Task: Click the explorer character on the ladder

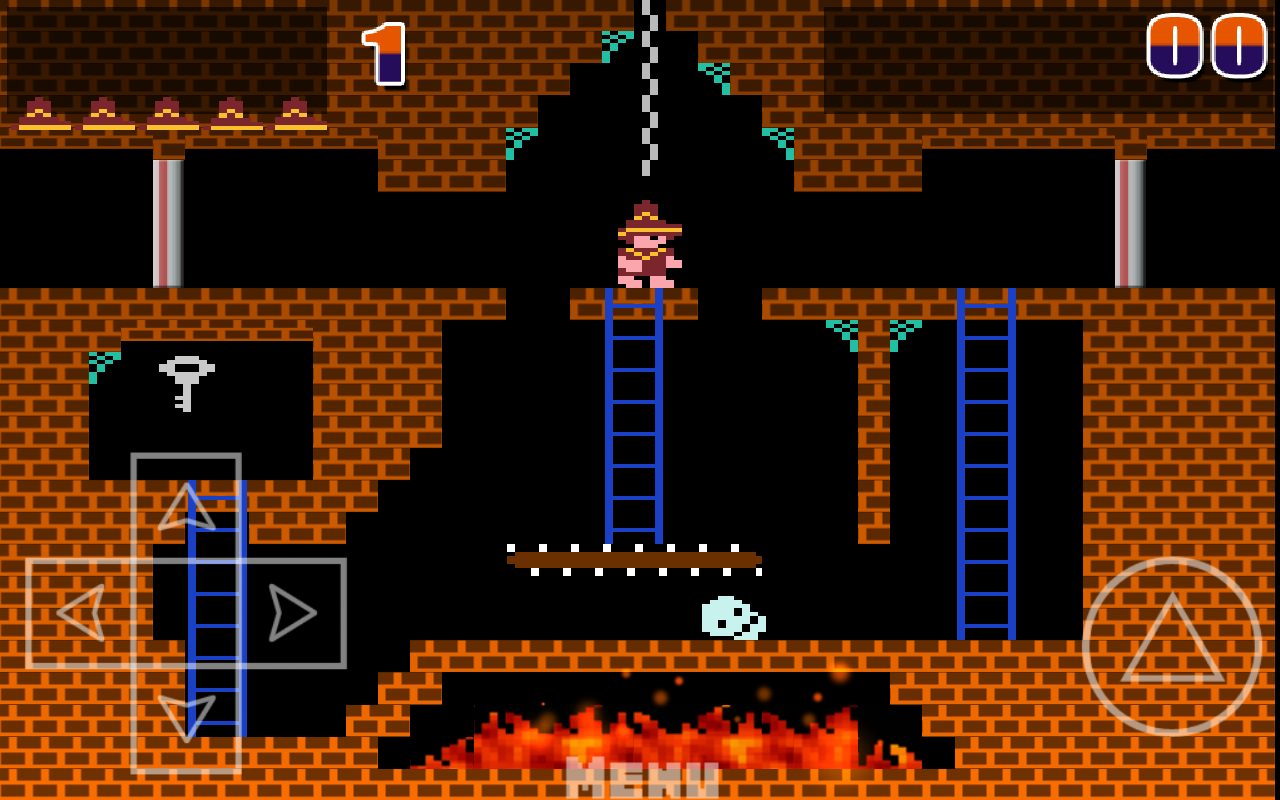Action: click(648, 245)
